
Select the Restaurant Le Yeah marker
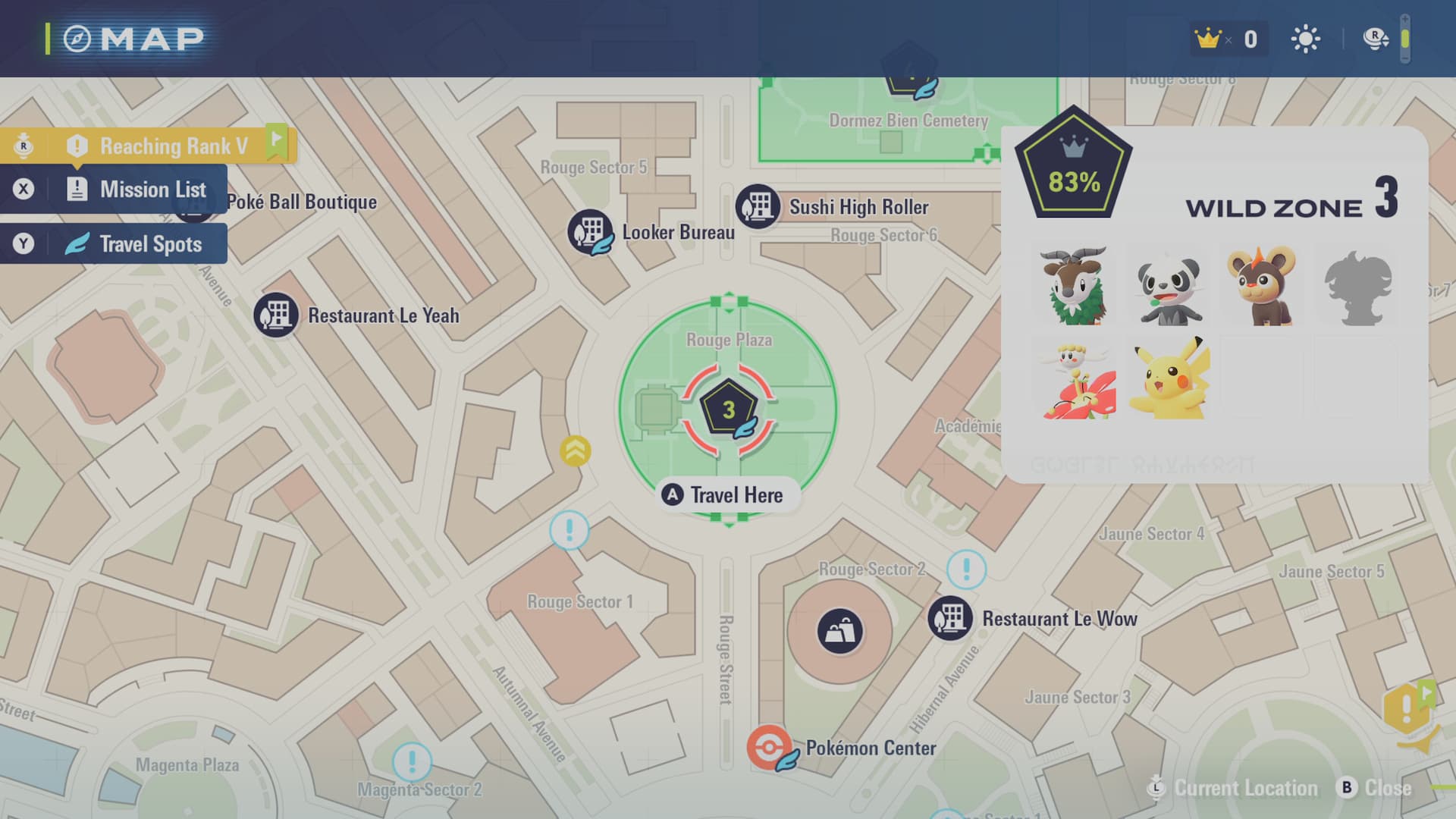coord(276,315)
